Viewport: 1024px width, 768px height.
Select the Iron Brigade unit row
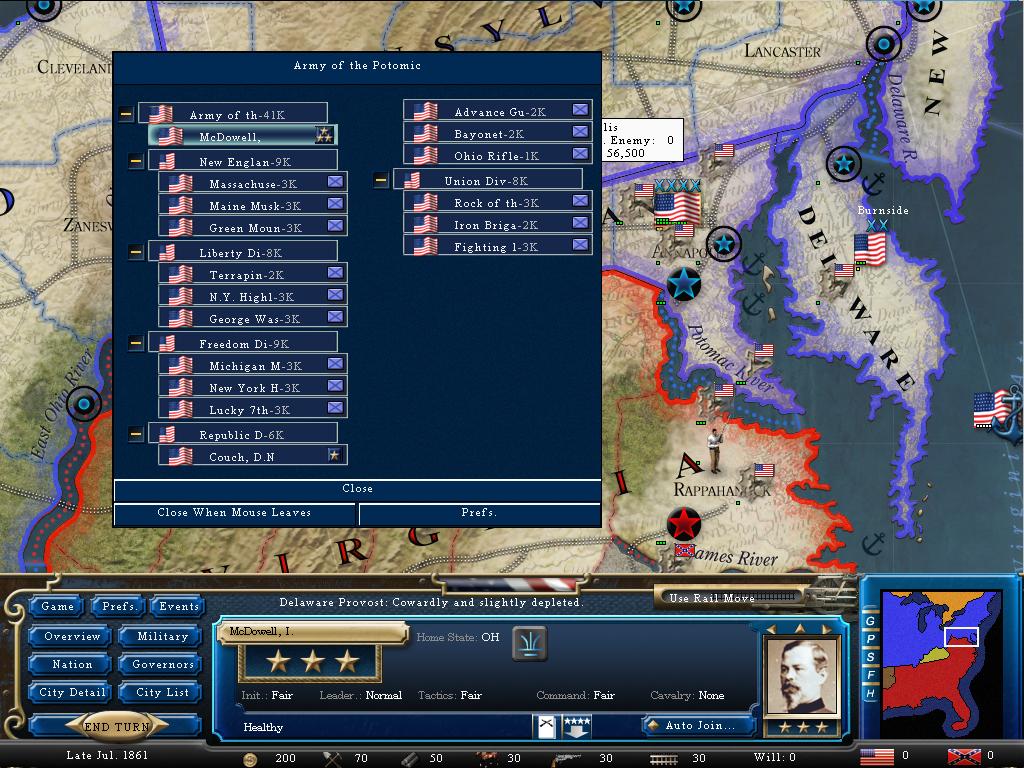497,225
